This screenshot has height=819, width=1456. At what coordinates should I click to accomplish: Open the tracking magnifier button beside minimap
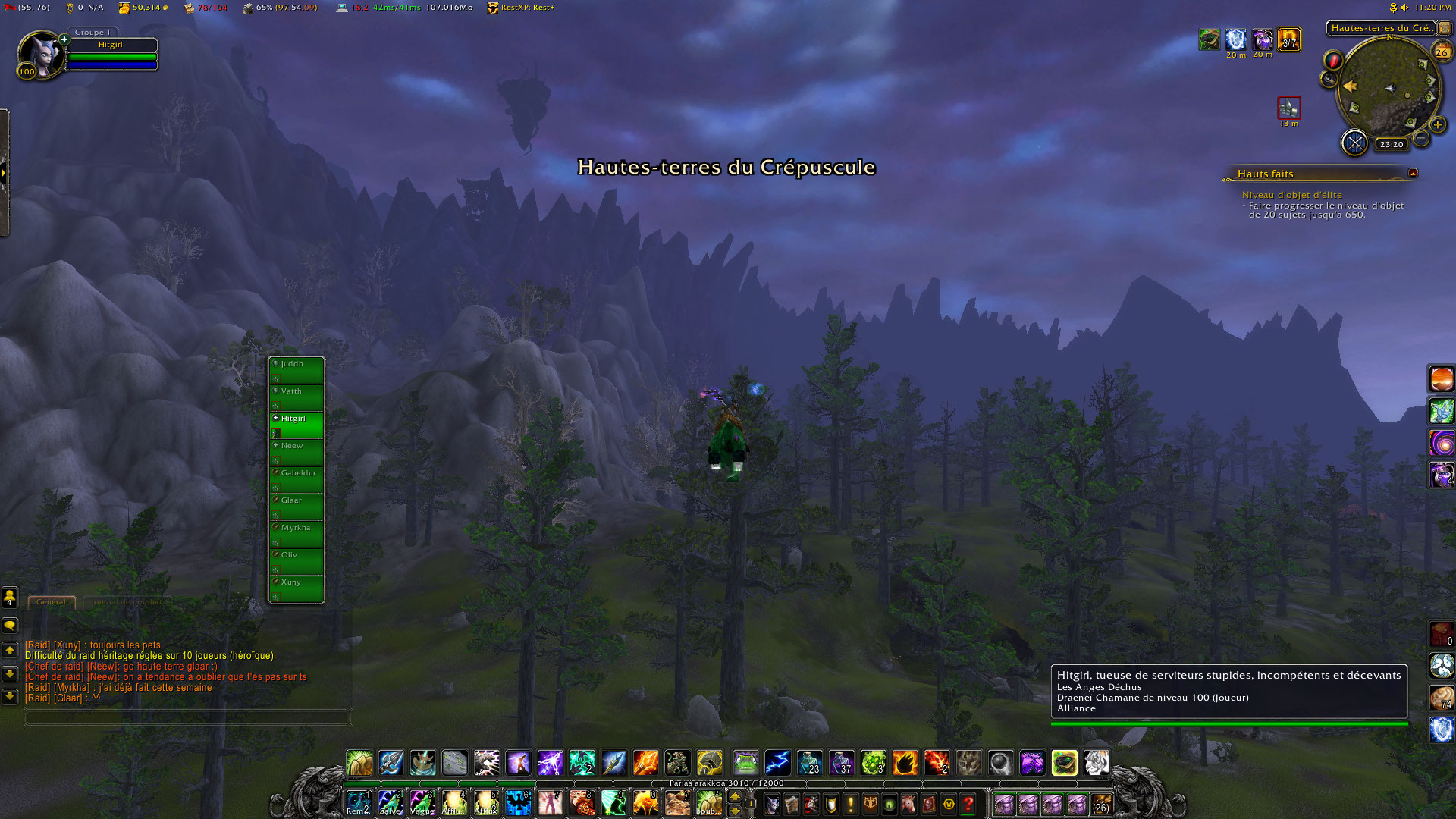point(1329,79)
